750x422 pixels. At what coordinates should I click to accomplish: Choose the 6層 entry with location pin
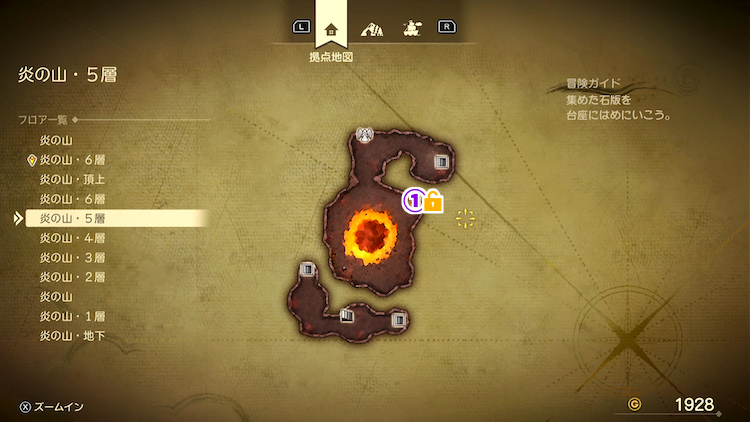pyautogui.click(x=73, y=160)
